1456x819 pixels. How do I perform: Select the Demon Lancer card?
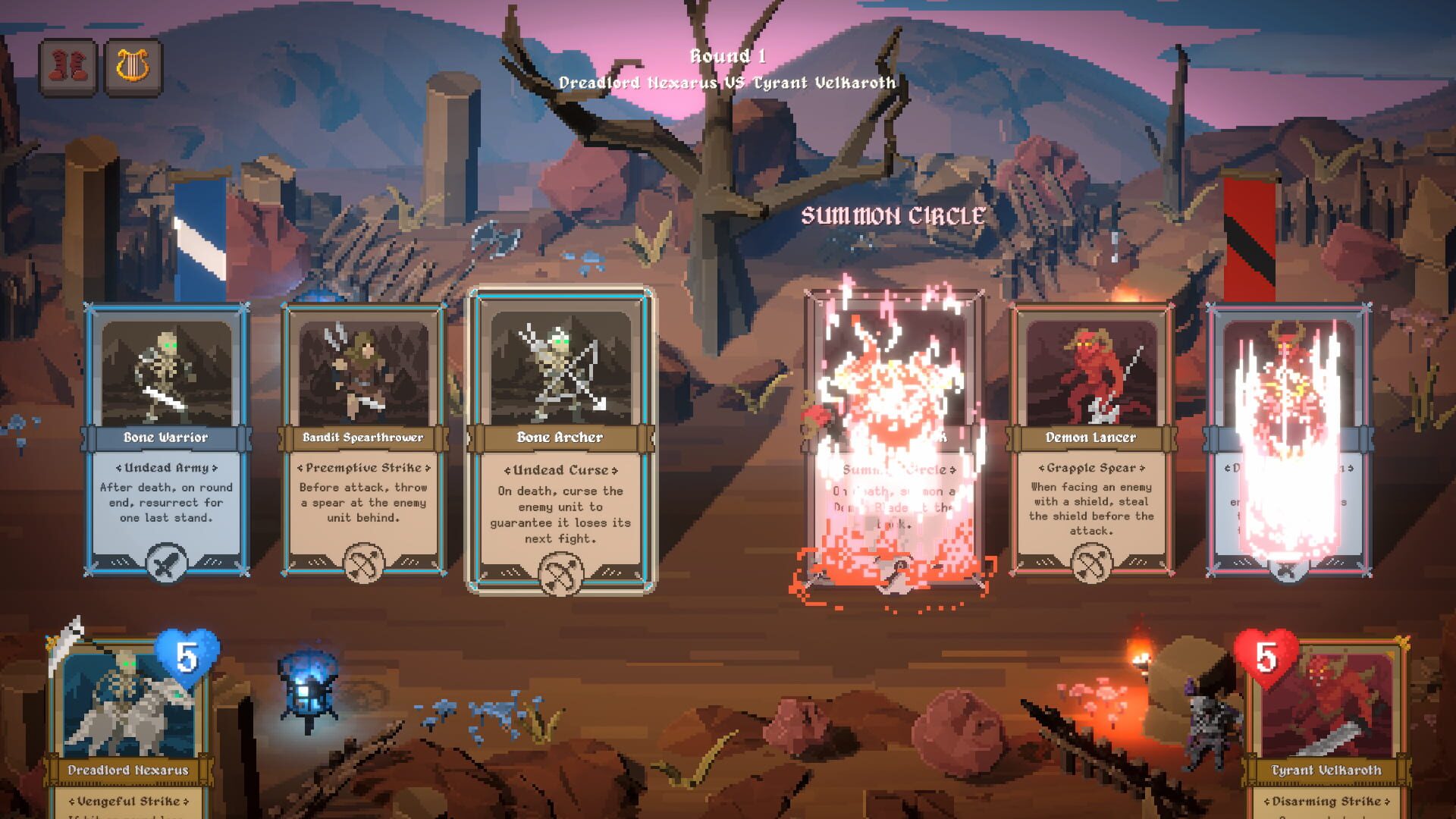tap(1090, 372)
